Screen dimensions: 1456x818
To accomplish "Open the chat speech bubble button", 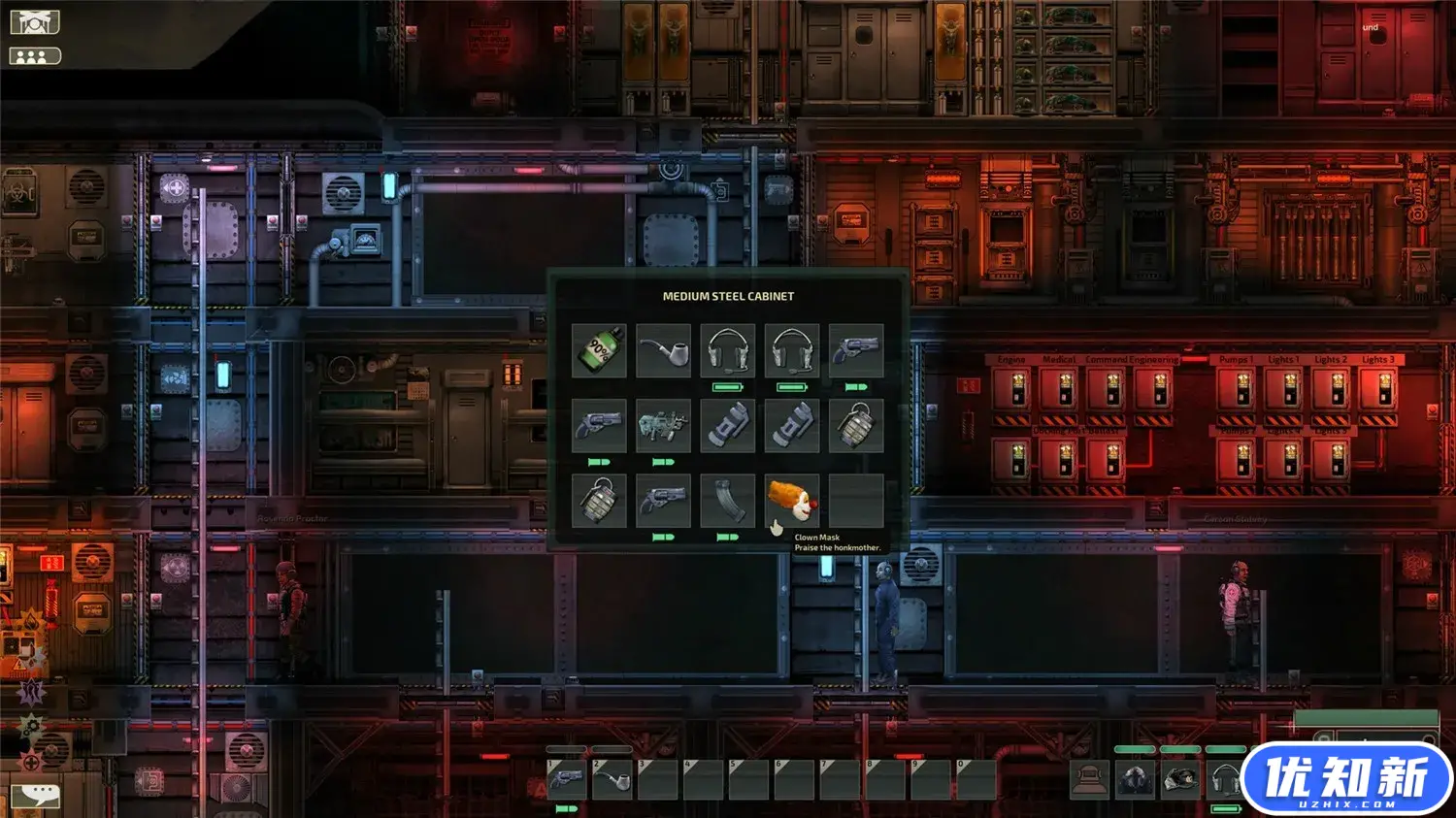I will click(x=35, y=796).
